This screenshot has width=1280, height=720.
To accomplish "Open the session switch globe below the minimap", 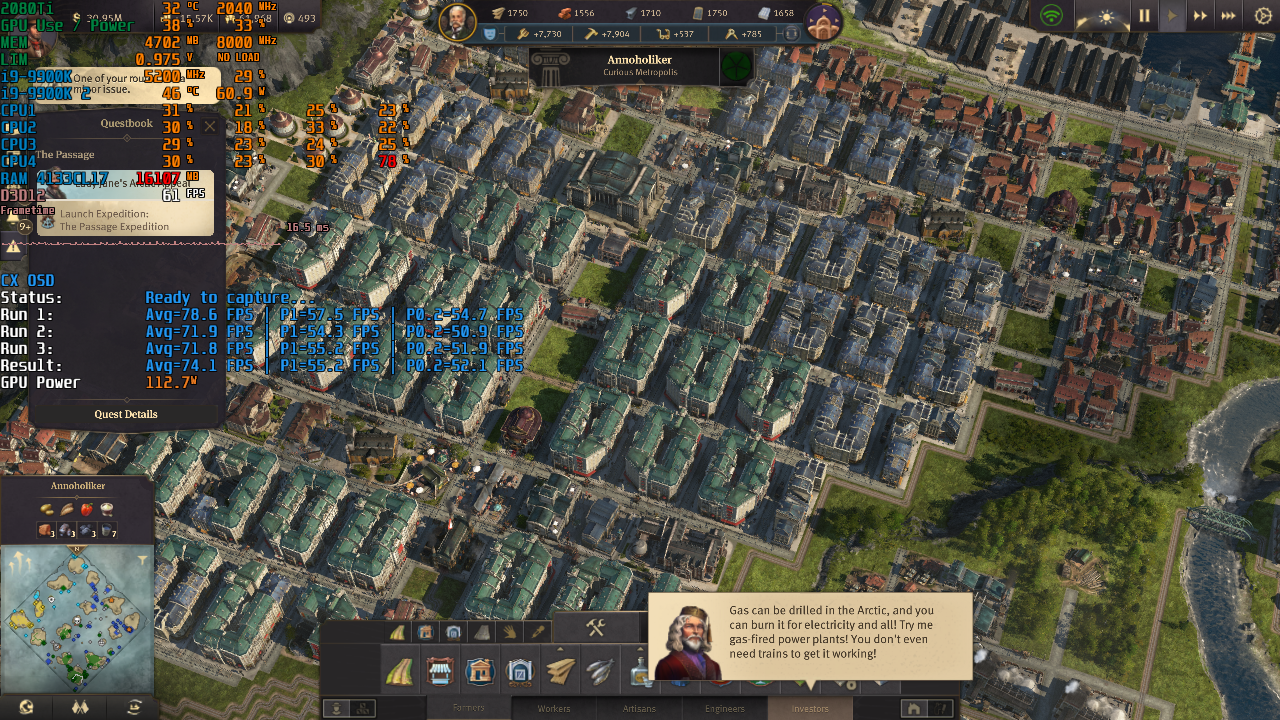I will (x=25, y=706).
